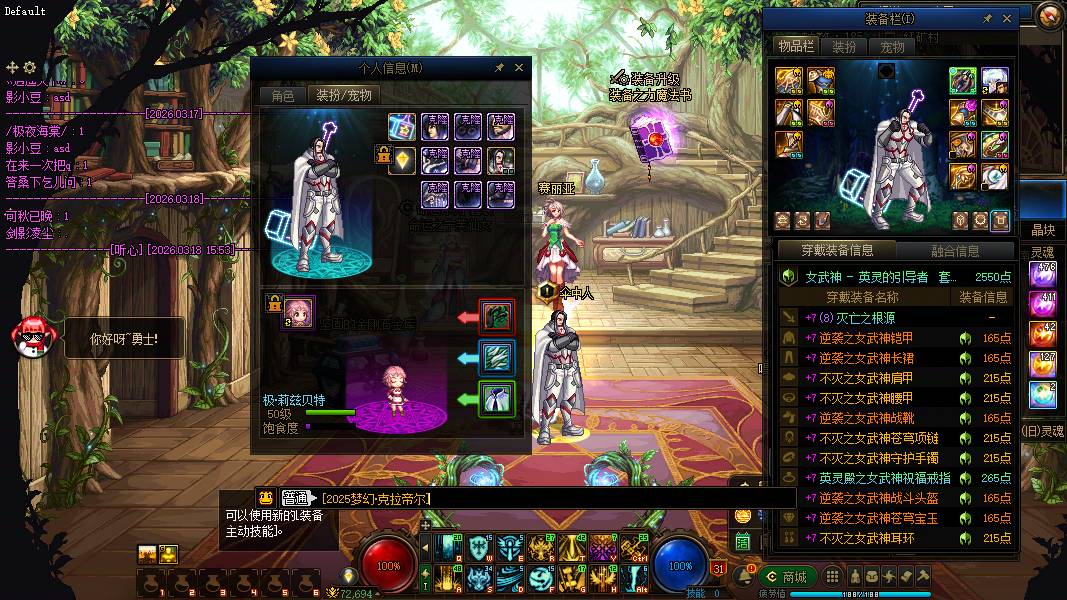The image size is (1067, 600).
Task: Click the compass icon at top right
Action: tap(1048, 15)
